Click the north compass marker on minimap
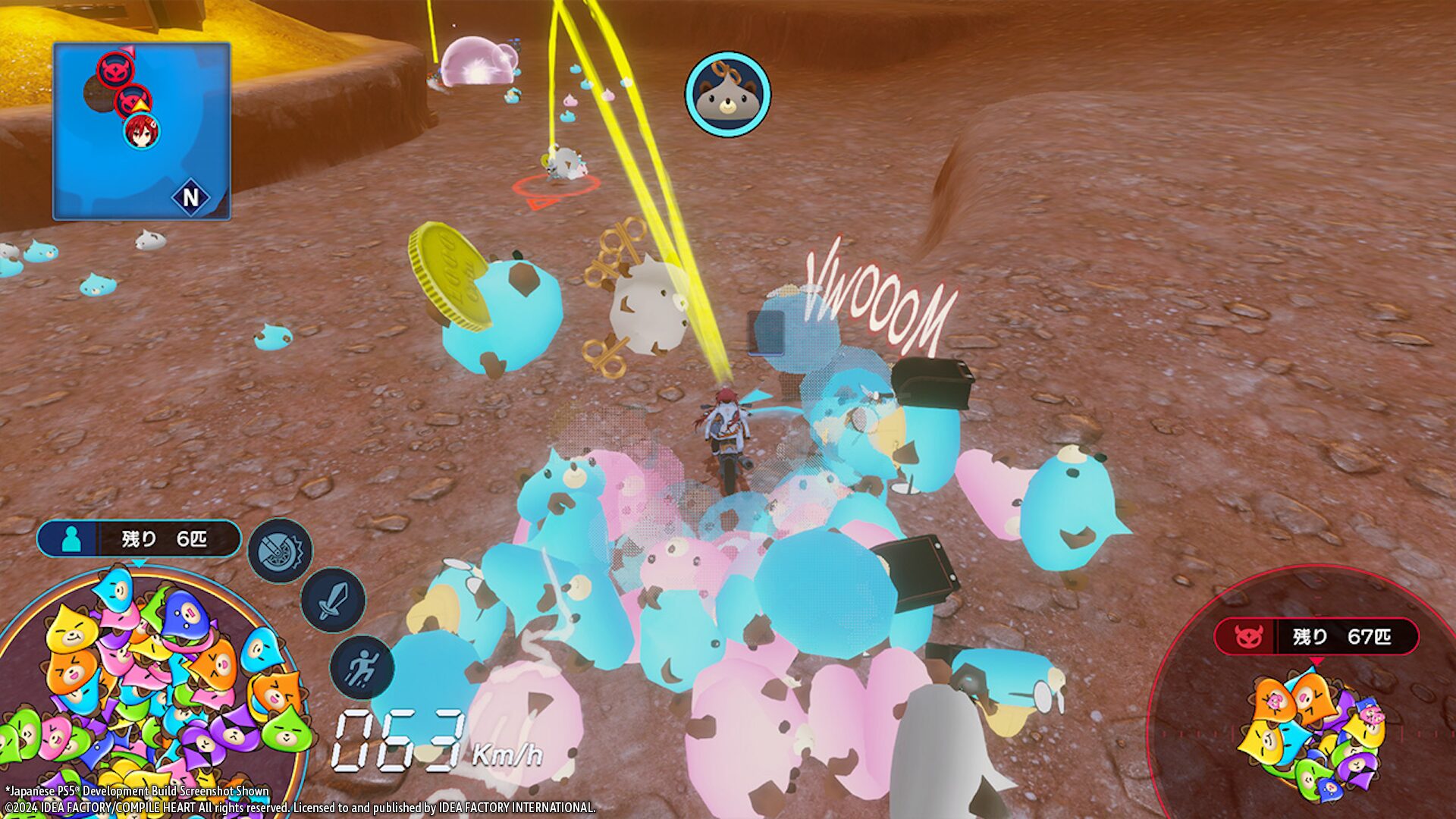 [190, 198]
